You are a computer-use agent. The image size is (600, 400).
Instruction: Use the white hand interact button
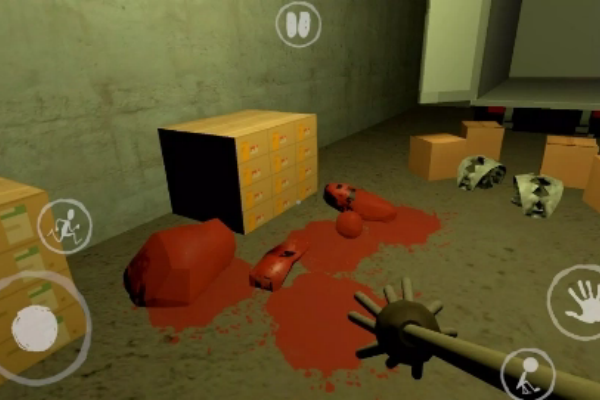click(x=579, y=302)
